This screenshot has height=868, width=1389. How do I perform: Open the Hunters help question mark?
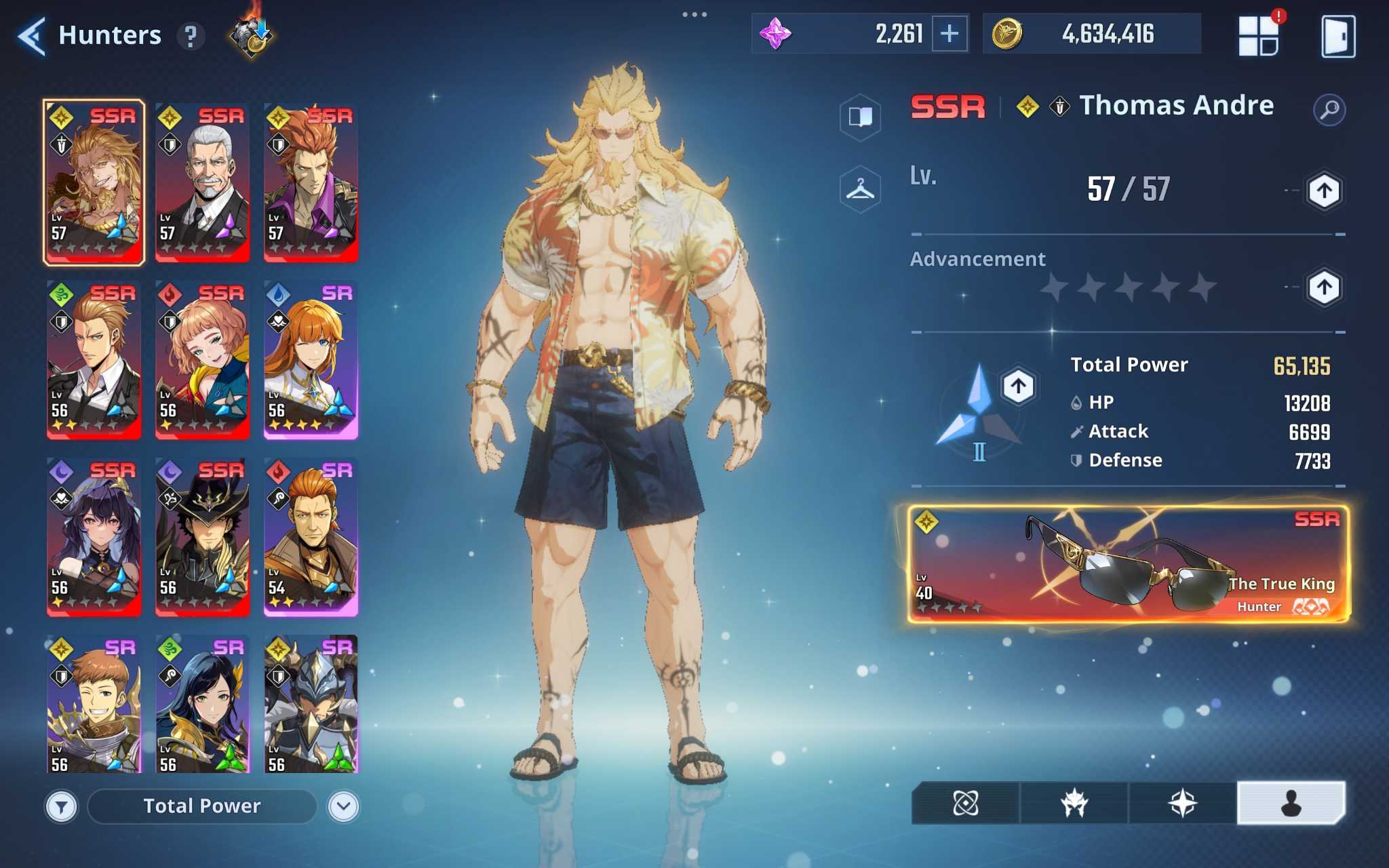[191, 36]
